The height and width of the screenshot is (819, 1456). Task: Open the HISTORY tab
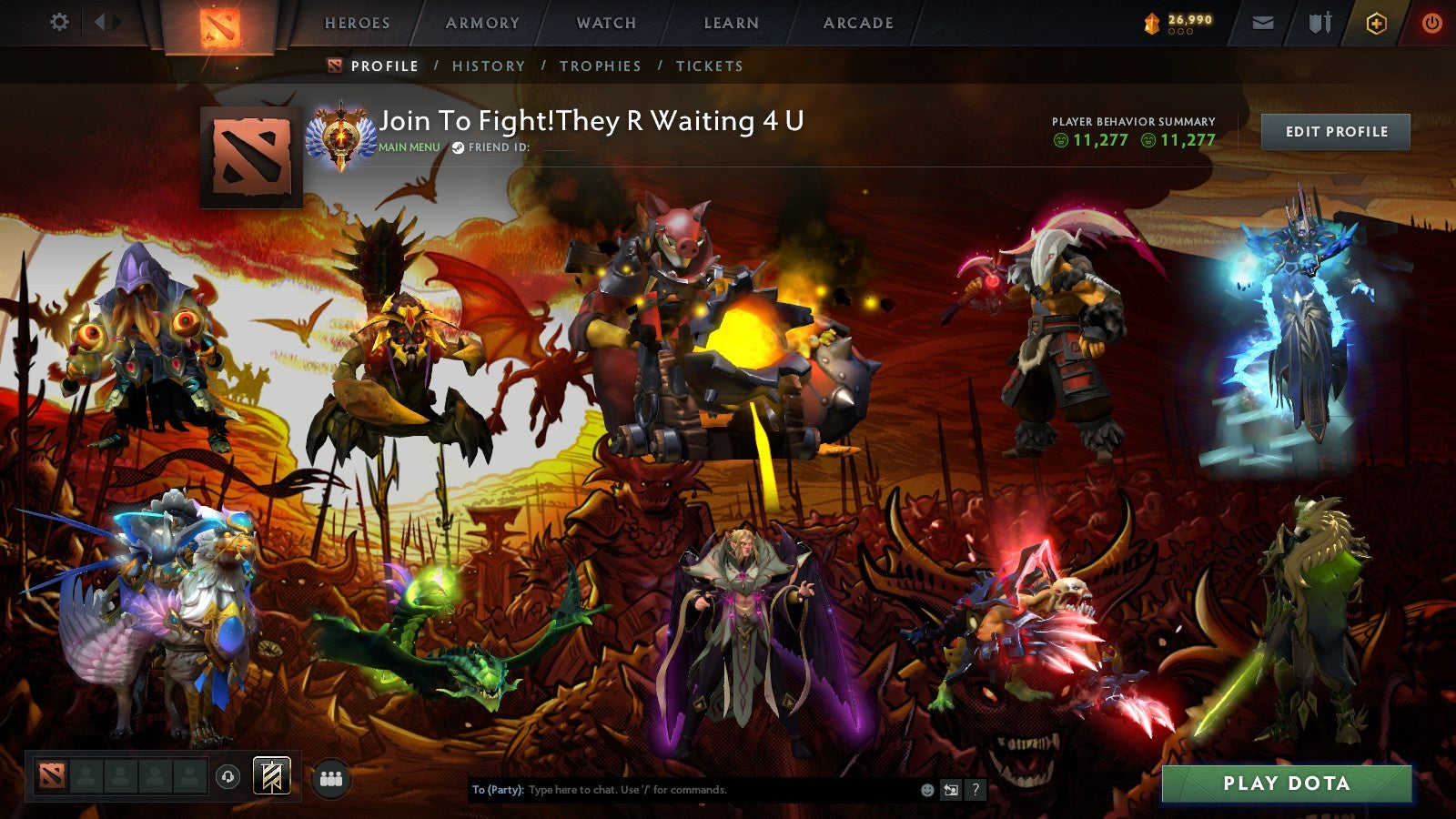point(489,66)
